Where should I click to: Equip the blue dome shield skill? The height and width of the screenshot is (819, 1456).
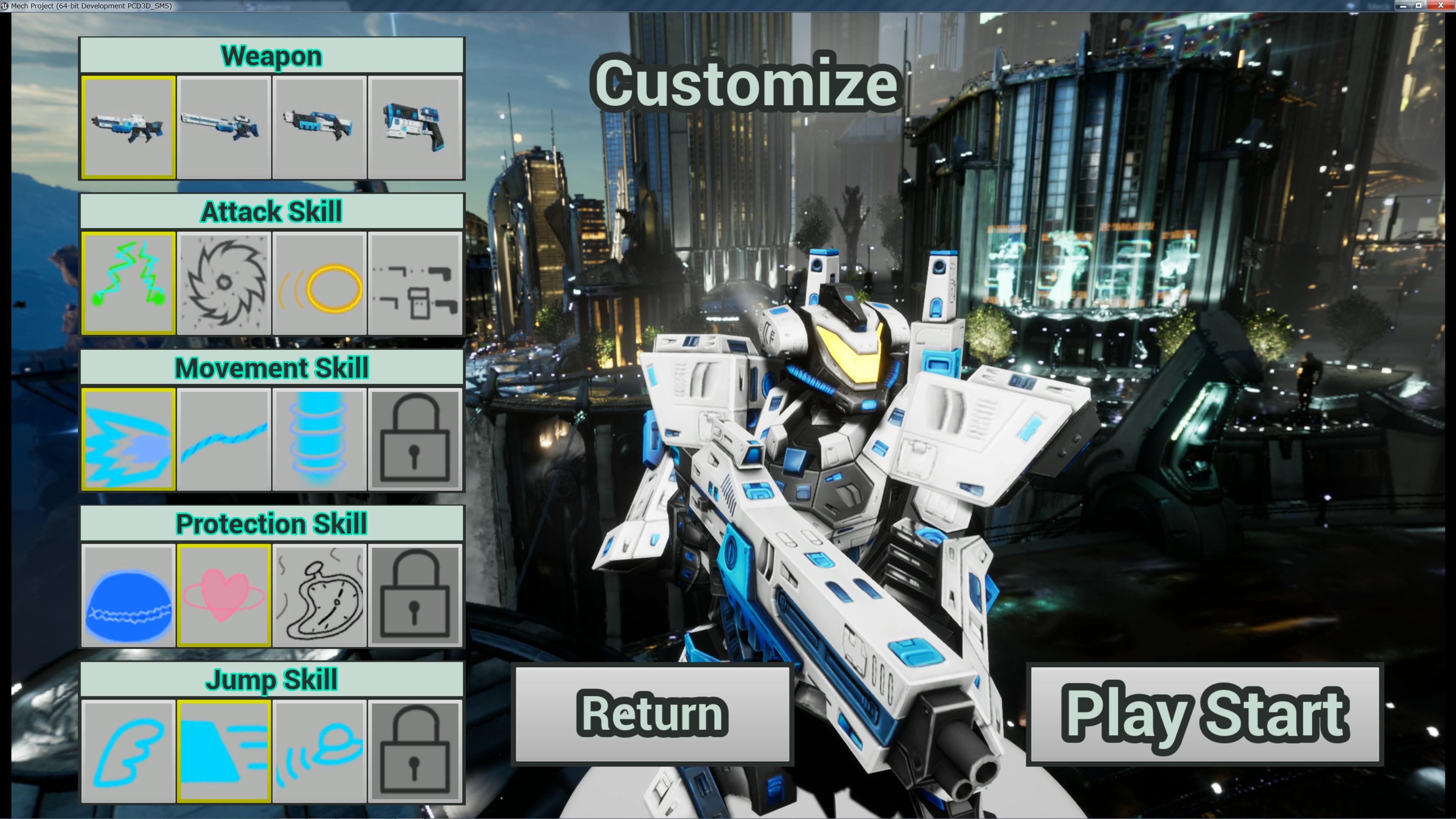tap(128, 595)
